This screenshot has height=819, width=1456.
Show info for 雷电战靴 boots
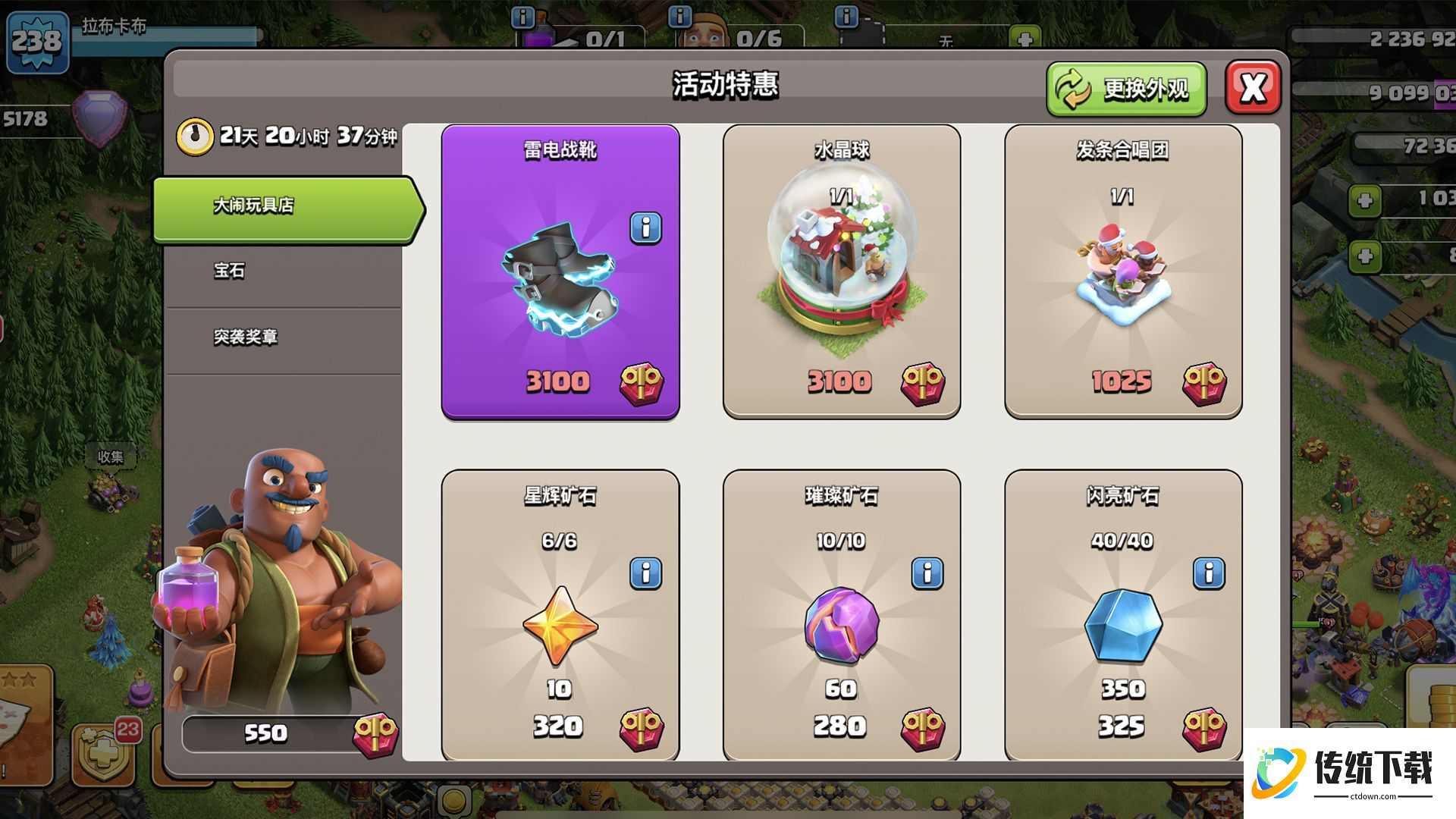coord(645,227)
